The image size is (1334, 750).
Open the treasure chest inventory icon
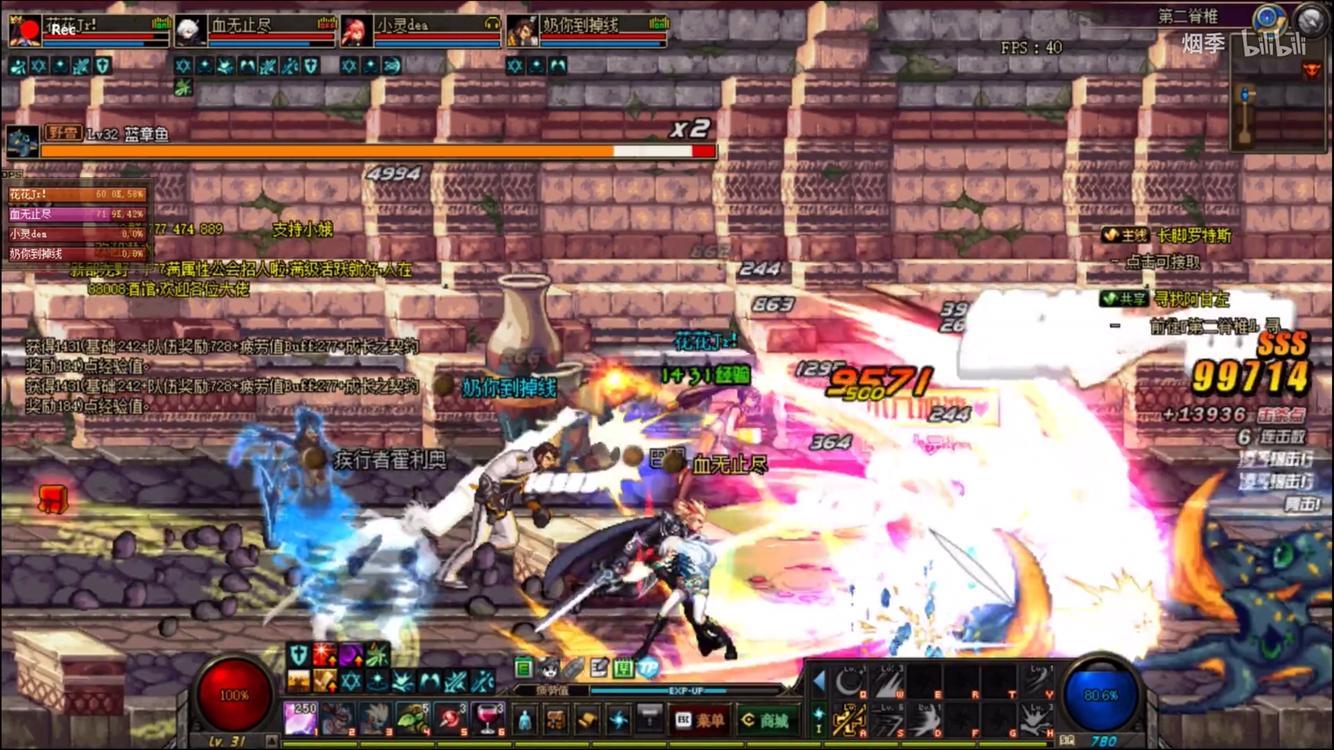pyautogui.click(x=556, y=719)
